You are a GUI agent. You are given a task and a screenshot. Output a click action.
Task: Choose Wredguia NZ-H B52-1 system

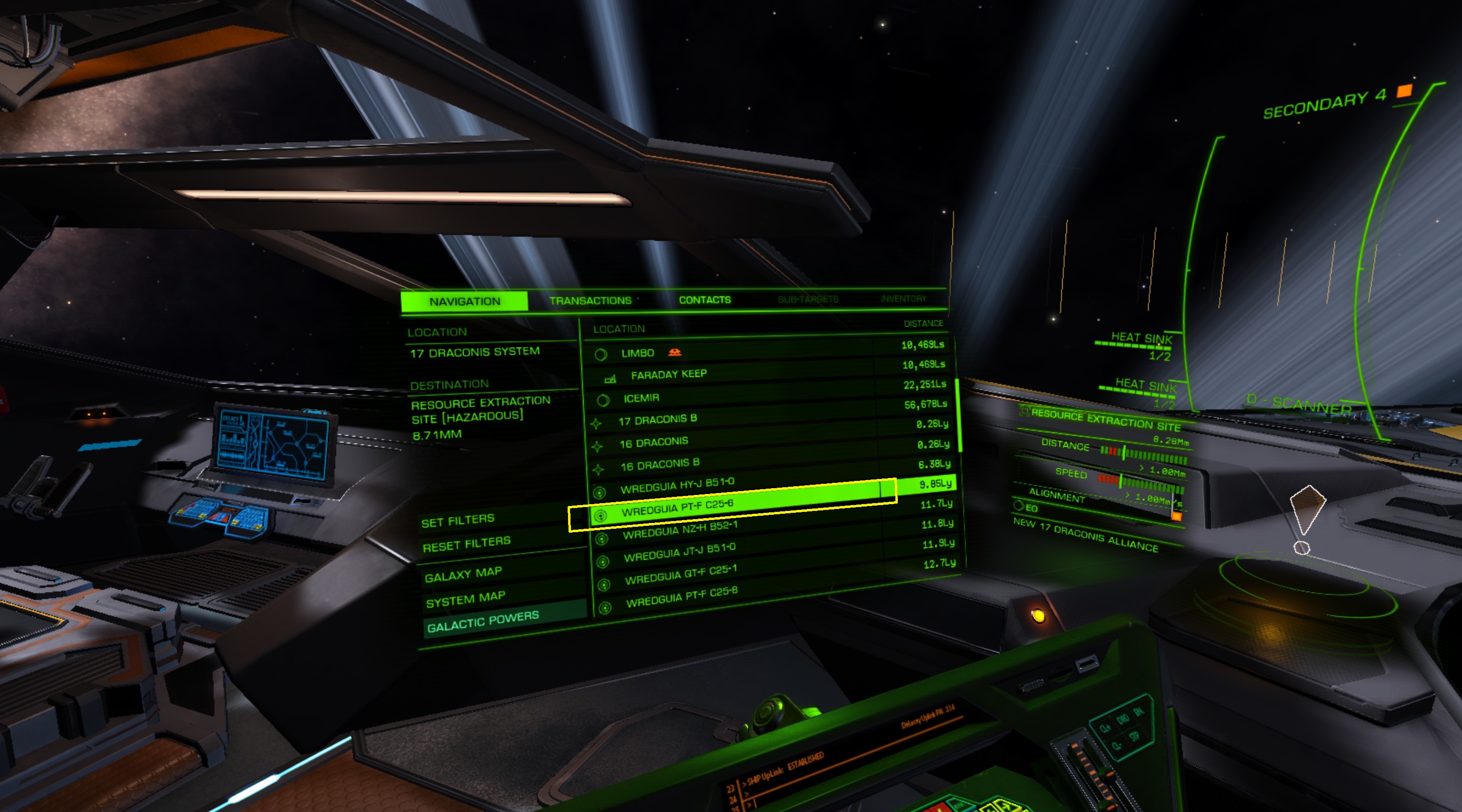click(x=680, y=530)
